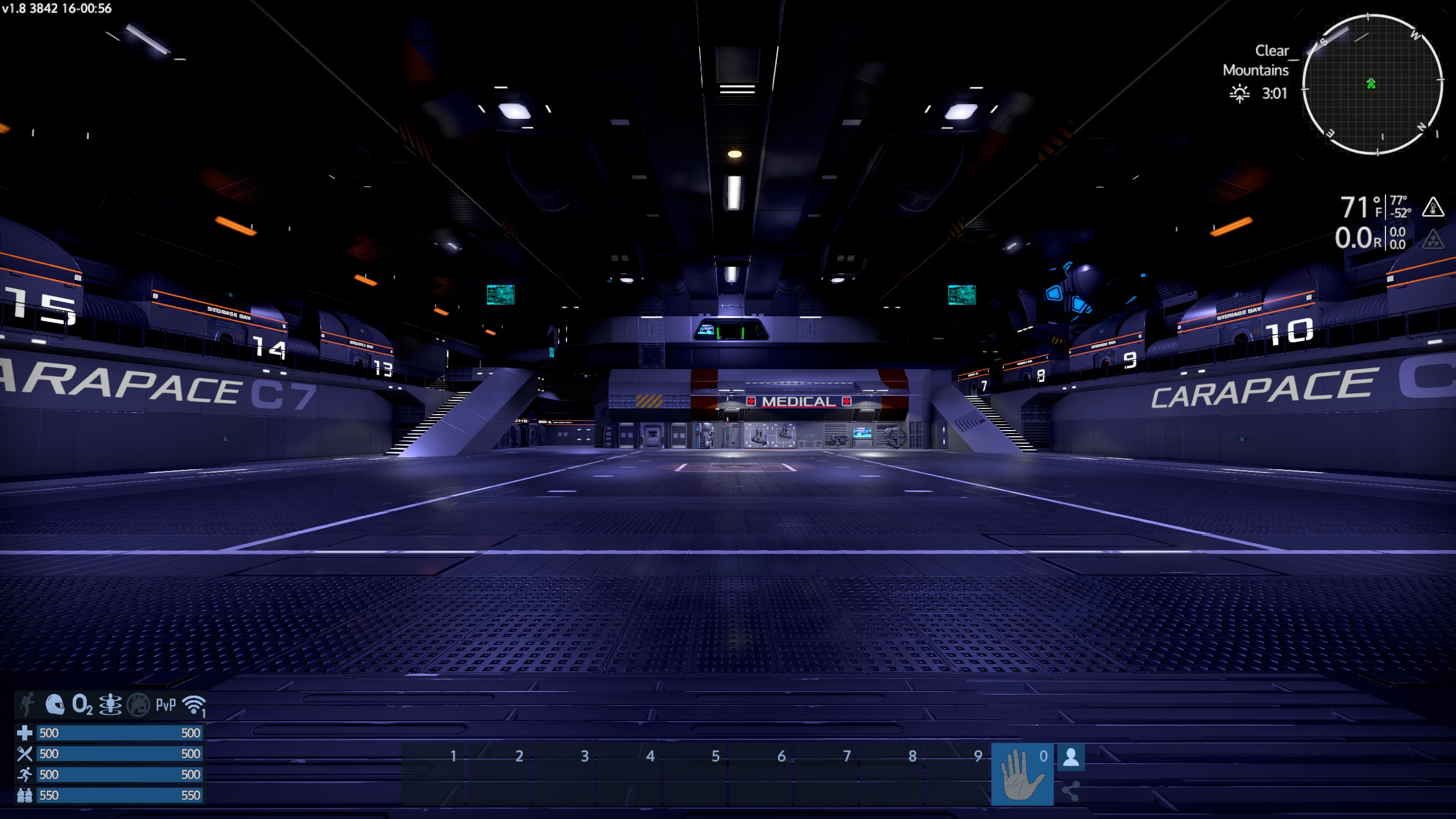The width and height of the screenshot is (1456, 819).
Task: Click the radiation hazard triangle icon
Action: 1433,239
